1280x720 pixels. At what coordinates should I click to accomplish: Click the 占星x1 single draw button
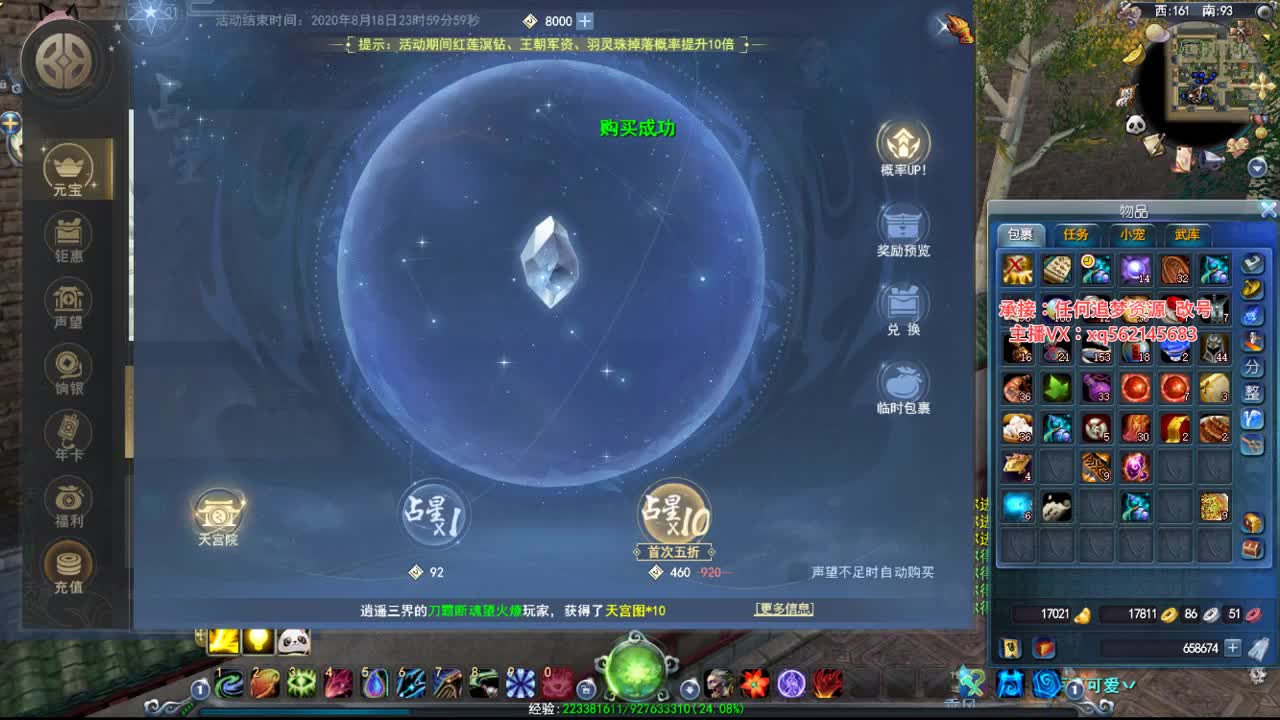(x=434, y=515)
